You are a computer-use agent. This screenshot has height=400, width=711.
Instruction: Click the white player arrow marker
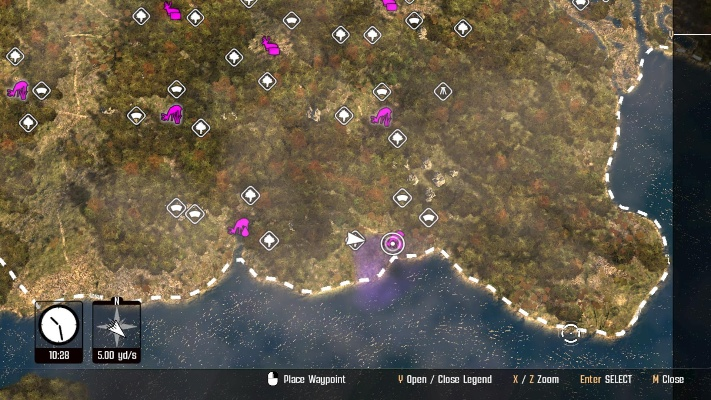tap(355, 239)
